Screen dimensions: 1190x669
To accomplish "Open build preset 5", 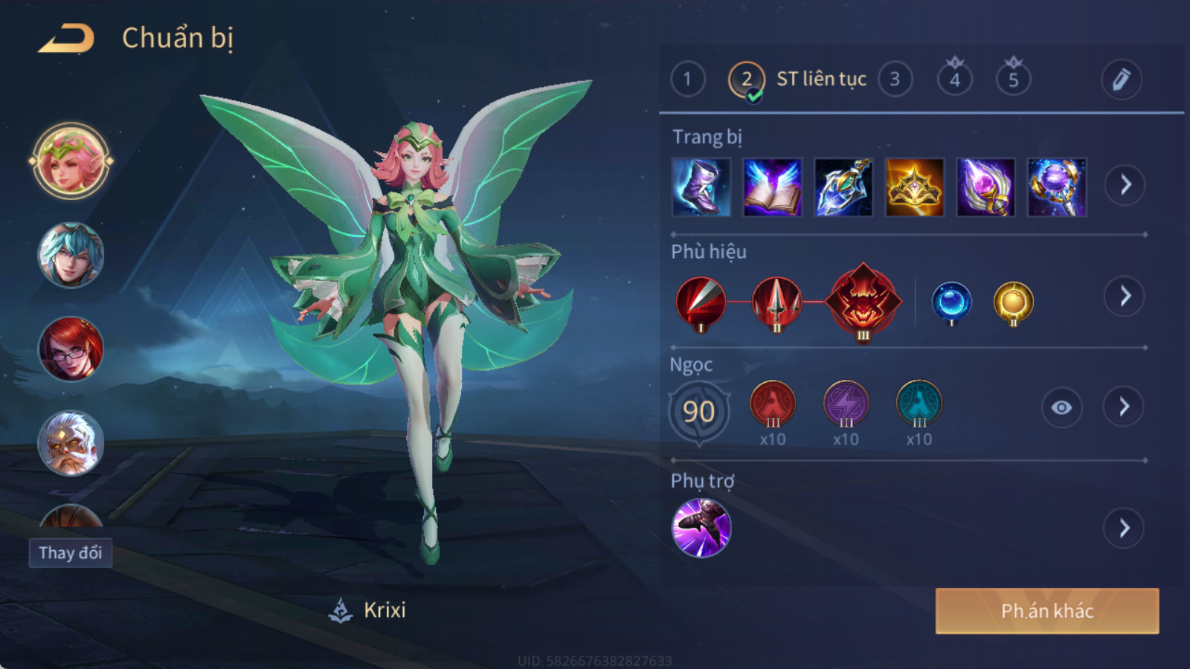I will point(1013,79).
